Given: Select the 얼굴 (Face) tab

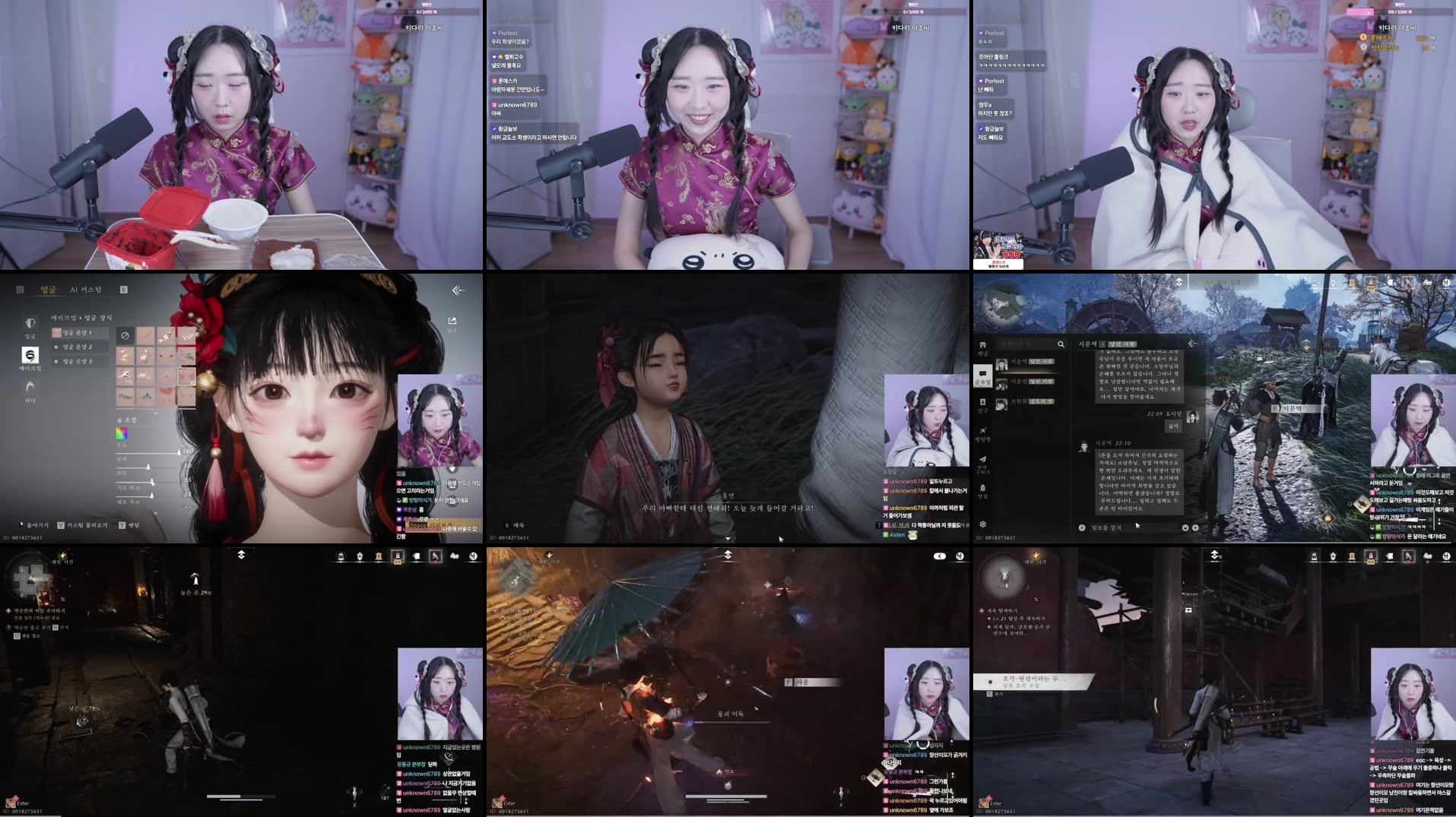Looking at the screenshot, I should [49, 290].
